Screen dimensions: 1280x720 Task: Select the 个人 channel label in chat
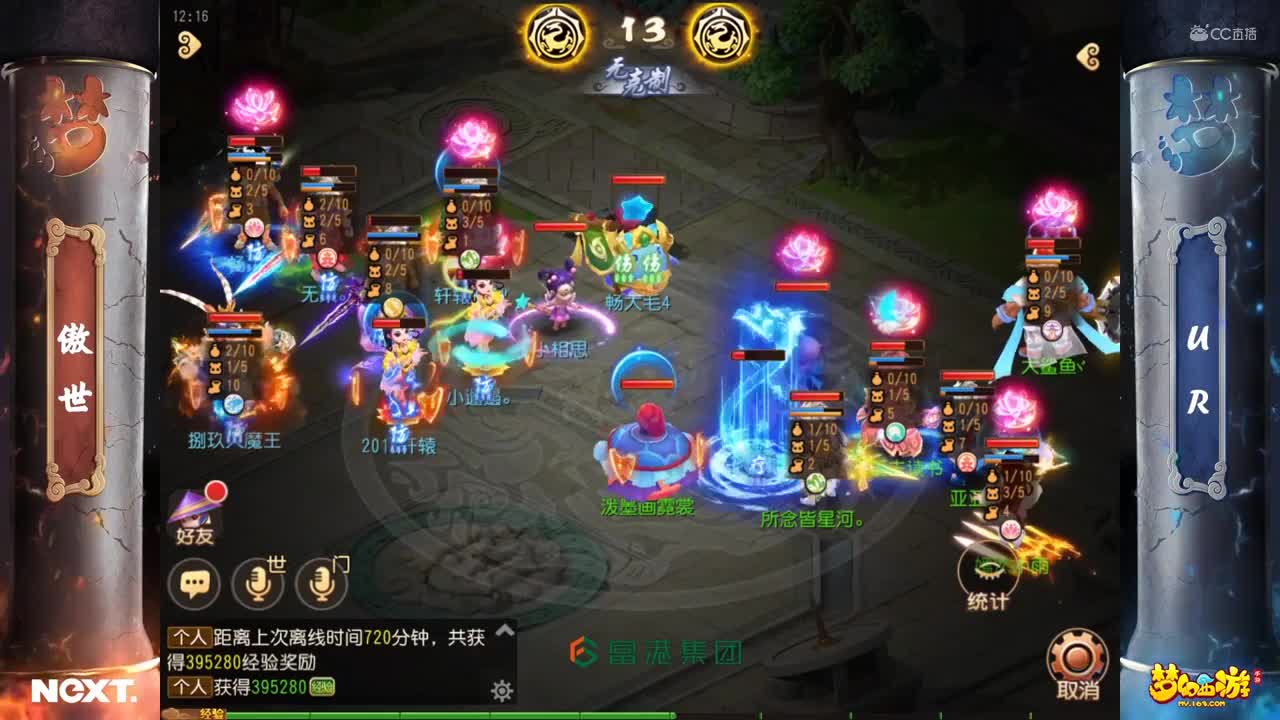[188, 637]
